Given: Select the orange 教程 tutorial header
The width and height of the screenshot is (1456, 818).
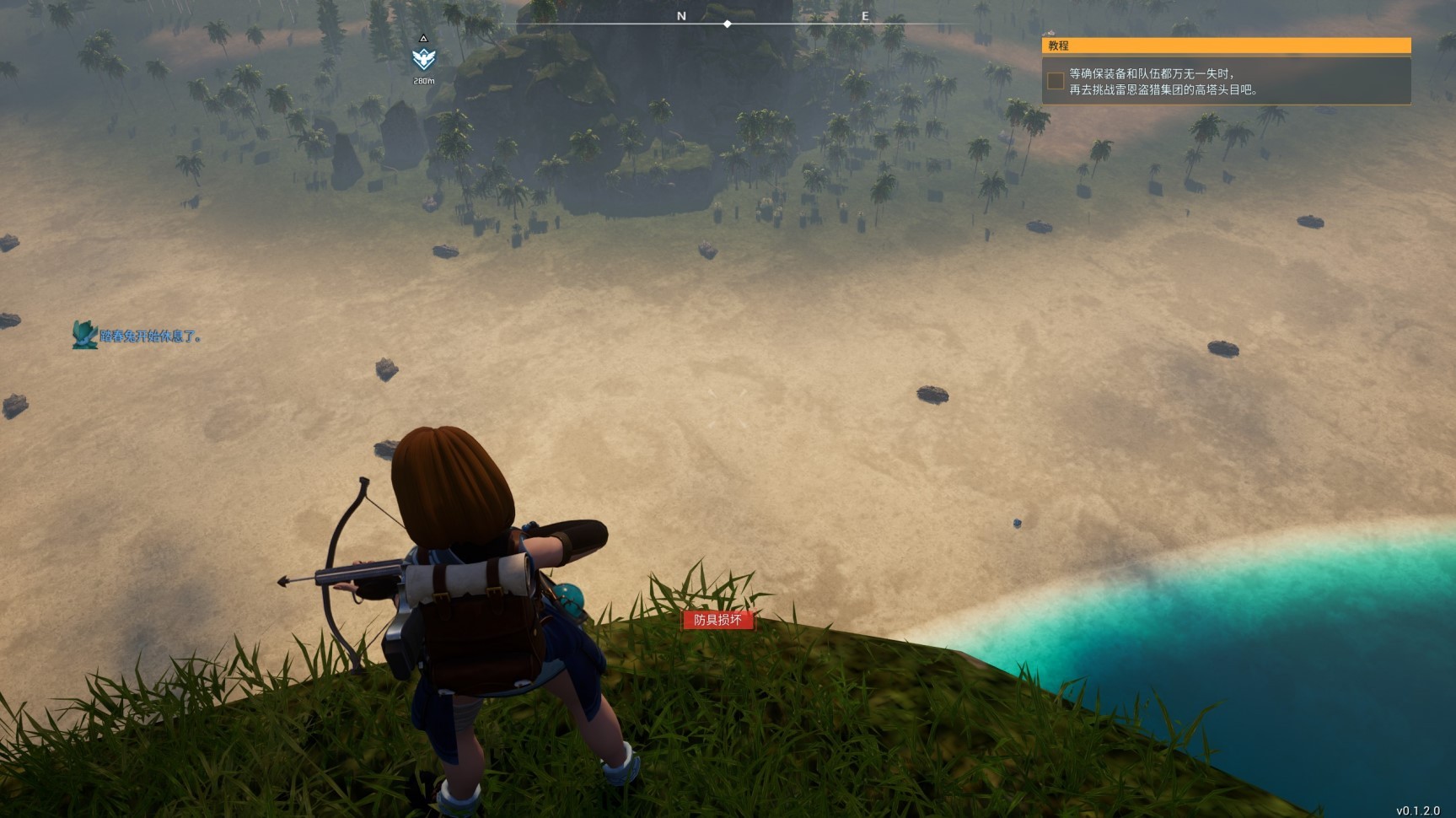Looking at the screenshot, I should click(x=1226, y=46).
